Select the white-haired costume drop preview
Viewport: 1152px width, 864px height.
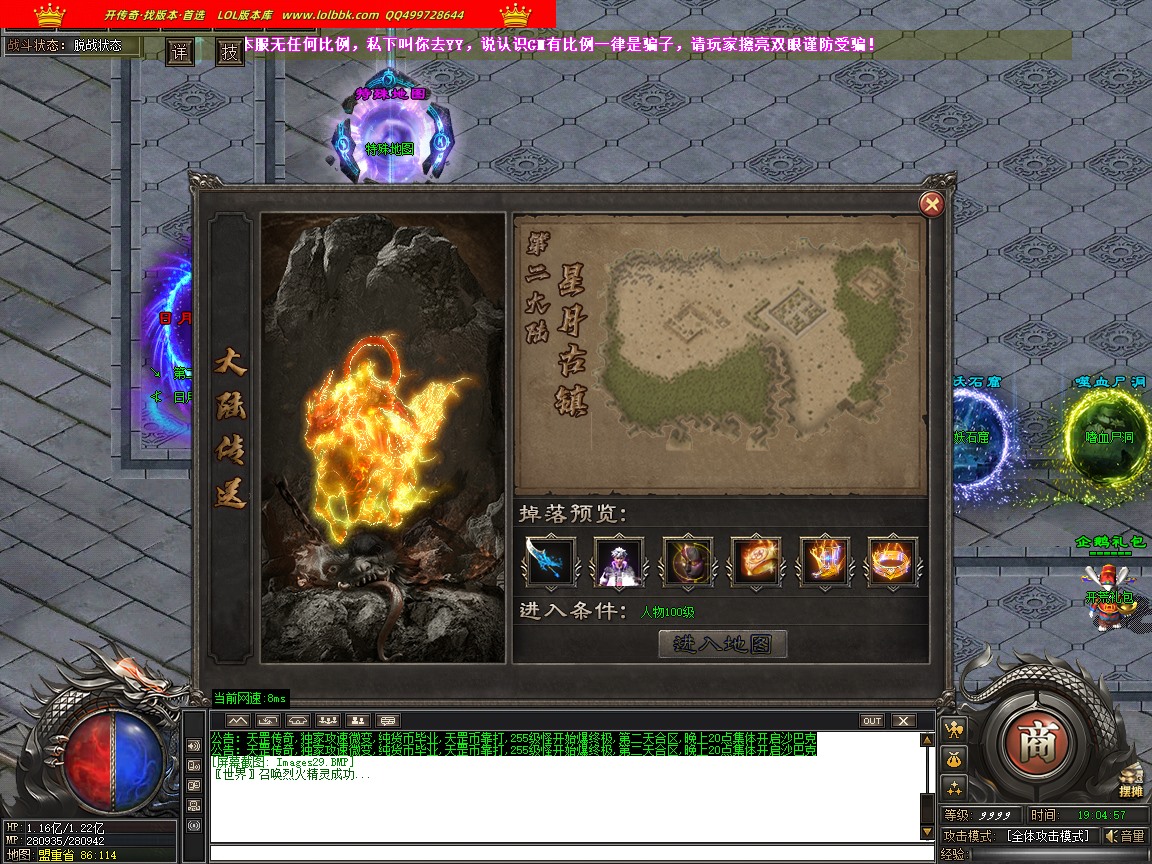(619, 561)
